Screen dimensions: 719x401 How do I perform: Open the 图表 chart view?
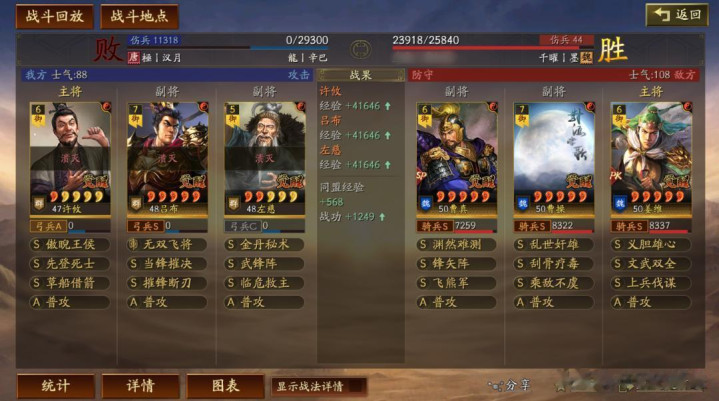coord(224,385)
